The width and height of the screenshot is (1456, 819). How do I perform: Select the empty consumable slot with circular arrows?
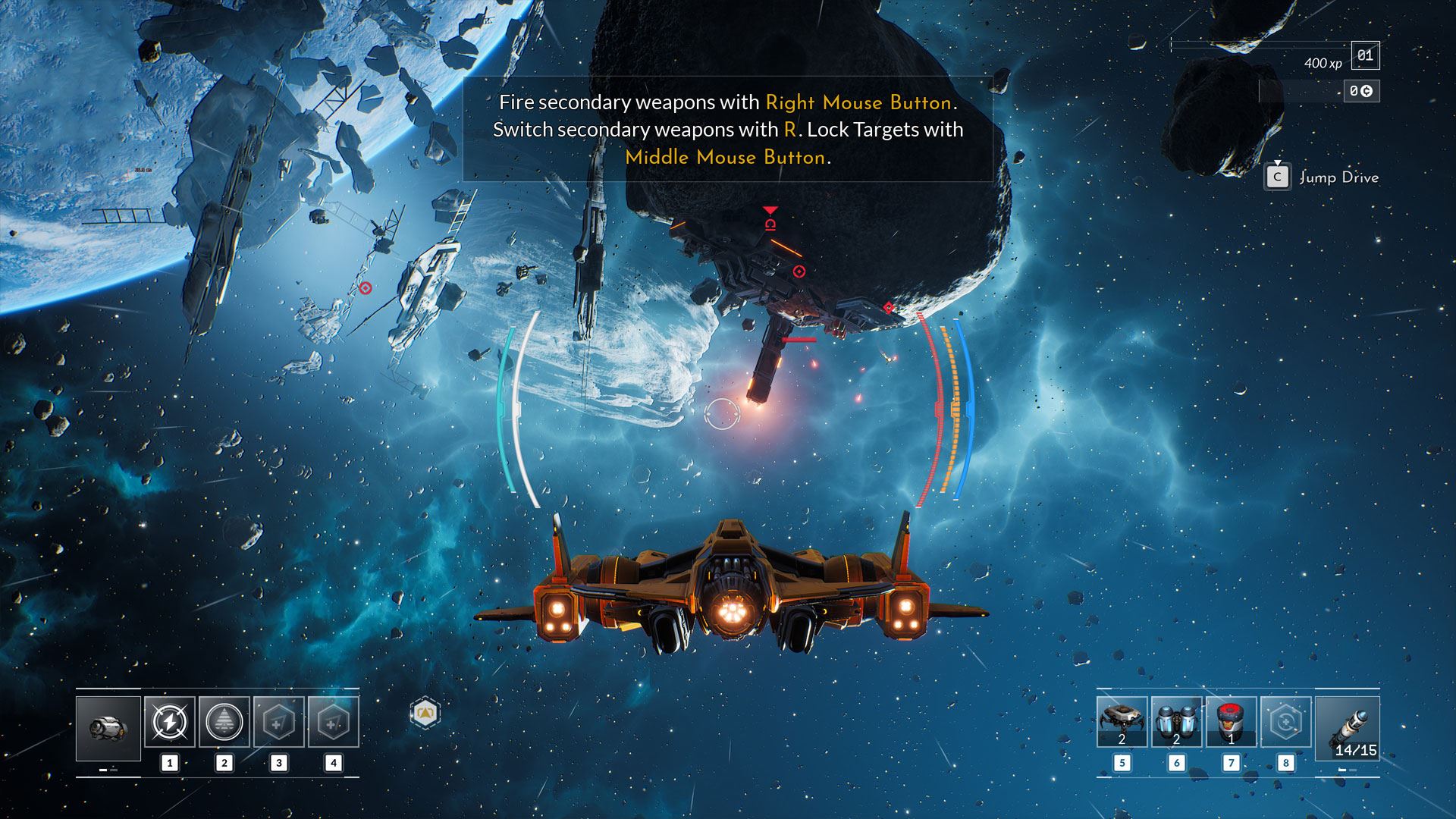coord(1285,722)
